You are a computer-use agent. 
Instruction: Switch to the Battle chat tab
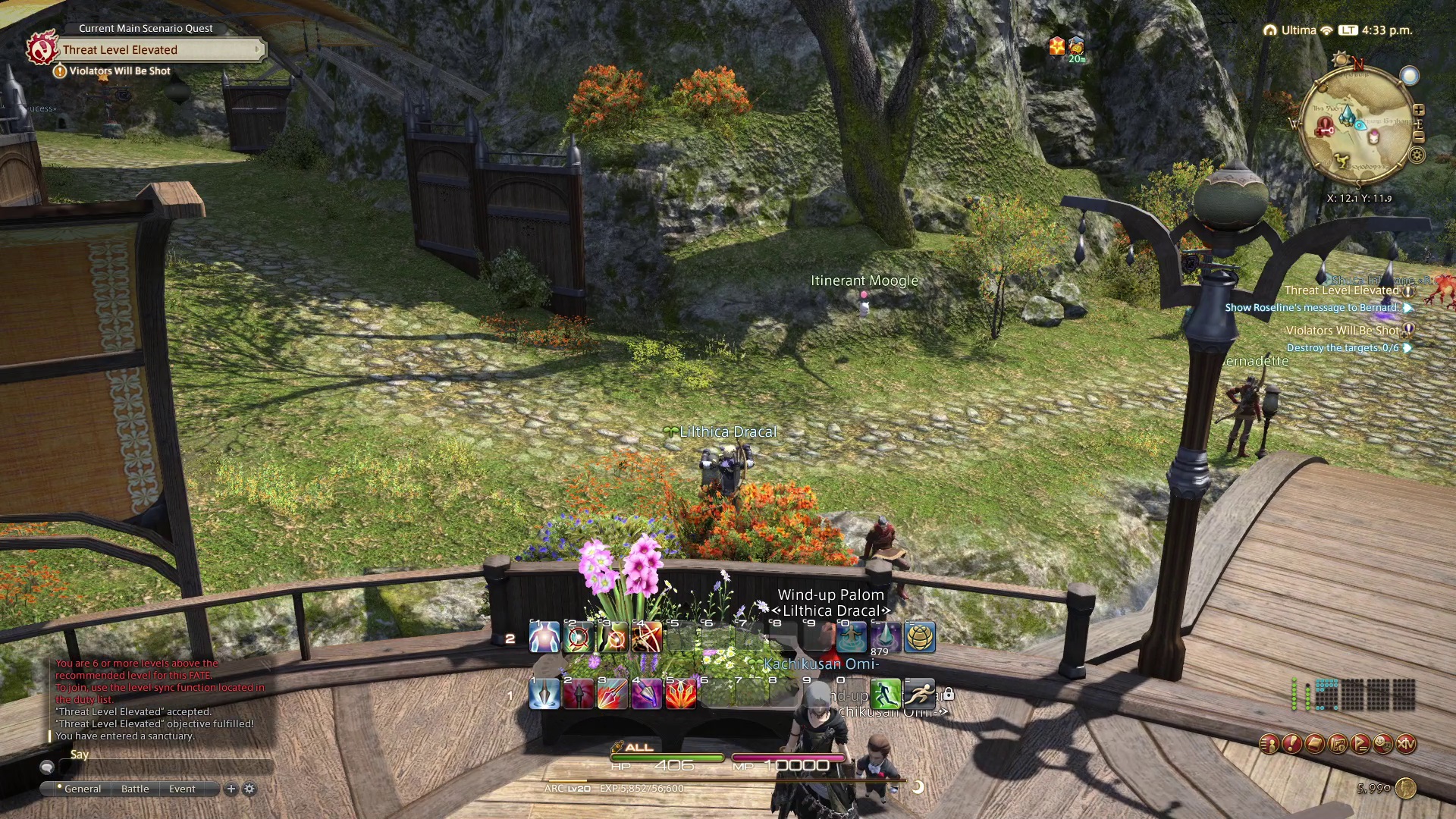pyautogui.click(x=135, y=789)
